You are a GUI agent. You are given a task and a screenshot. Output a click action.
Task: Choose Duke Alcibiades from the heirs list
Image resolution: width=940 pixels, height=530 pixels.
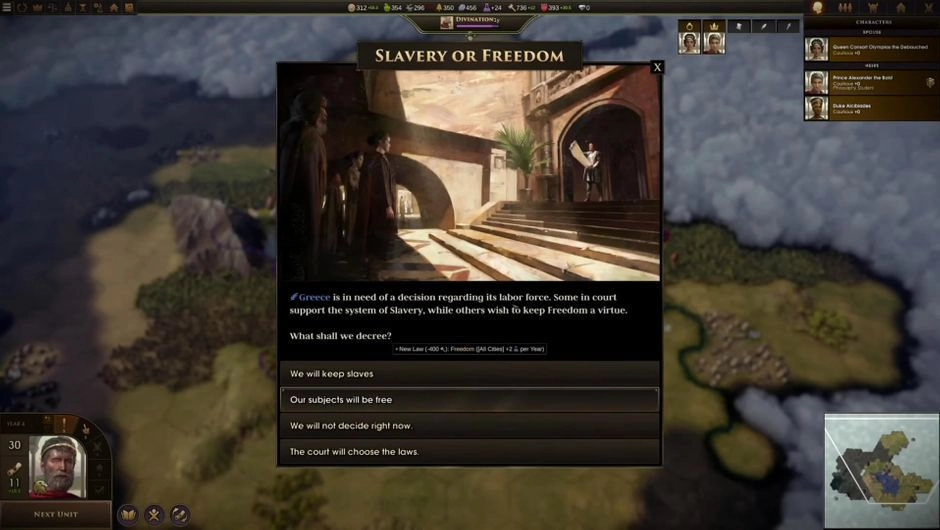(x=871, y=108)
